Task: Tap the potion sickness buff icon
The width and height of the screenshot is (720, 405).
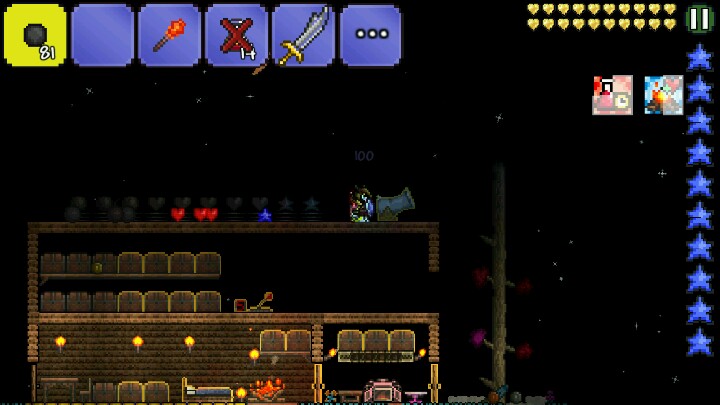Action: pos(612,95)
